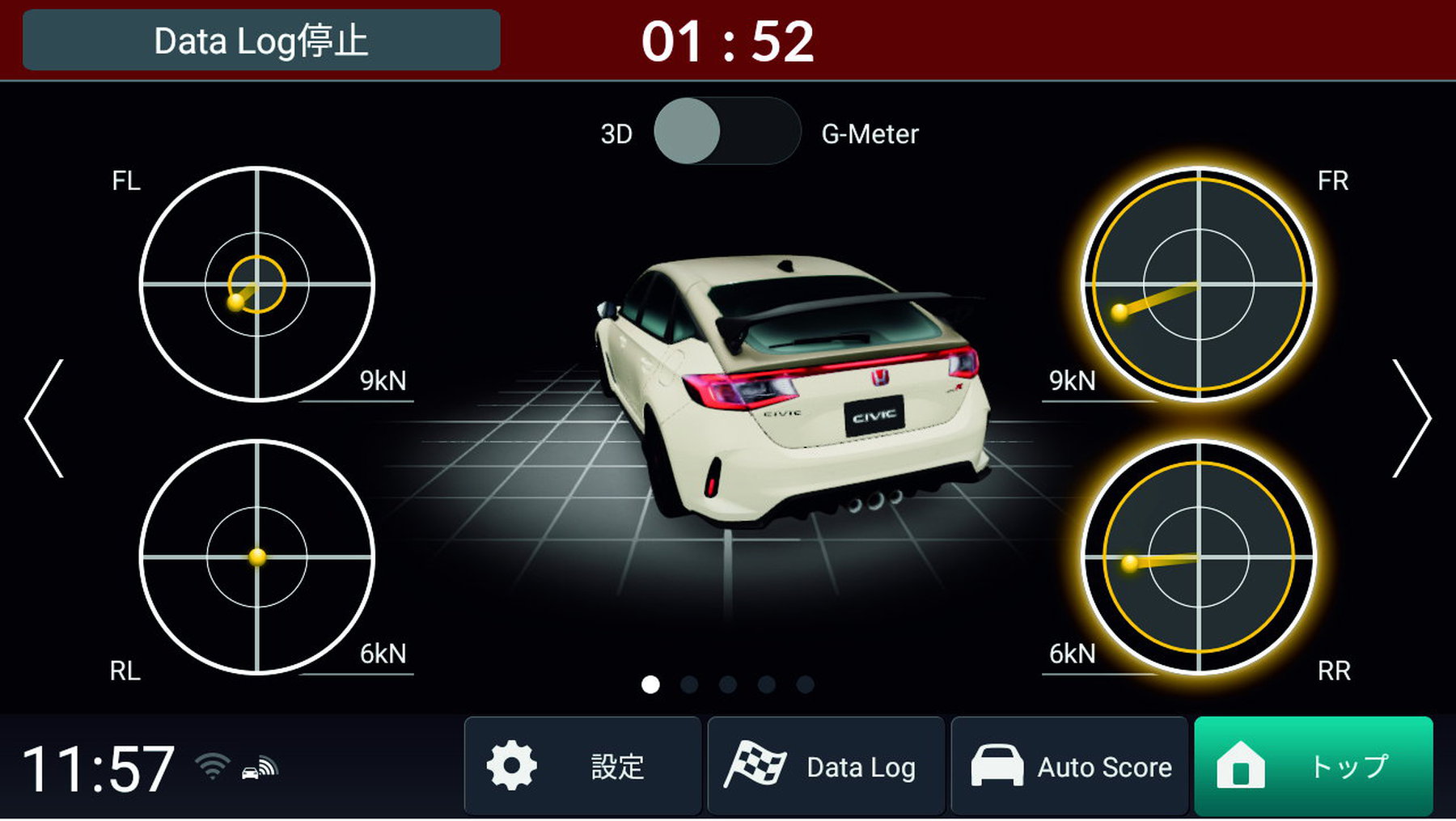Return to the トップ home screen
The image size is (1456, 821).
click(x=1313, y=765)
